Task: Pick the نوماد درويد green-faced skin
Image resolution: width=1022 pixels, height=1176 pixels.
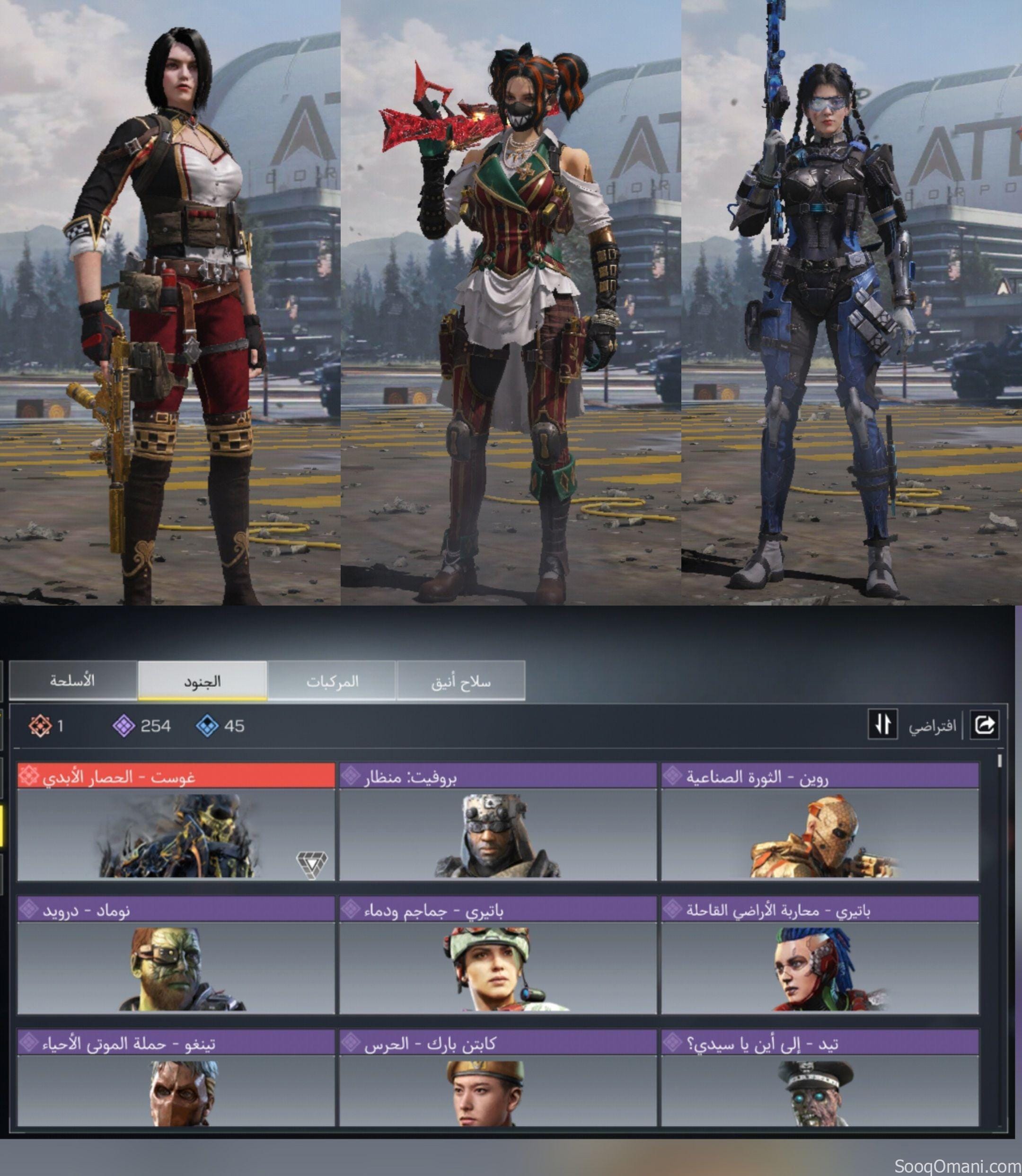Action: (x=176, y=956)
